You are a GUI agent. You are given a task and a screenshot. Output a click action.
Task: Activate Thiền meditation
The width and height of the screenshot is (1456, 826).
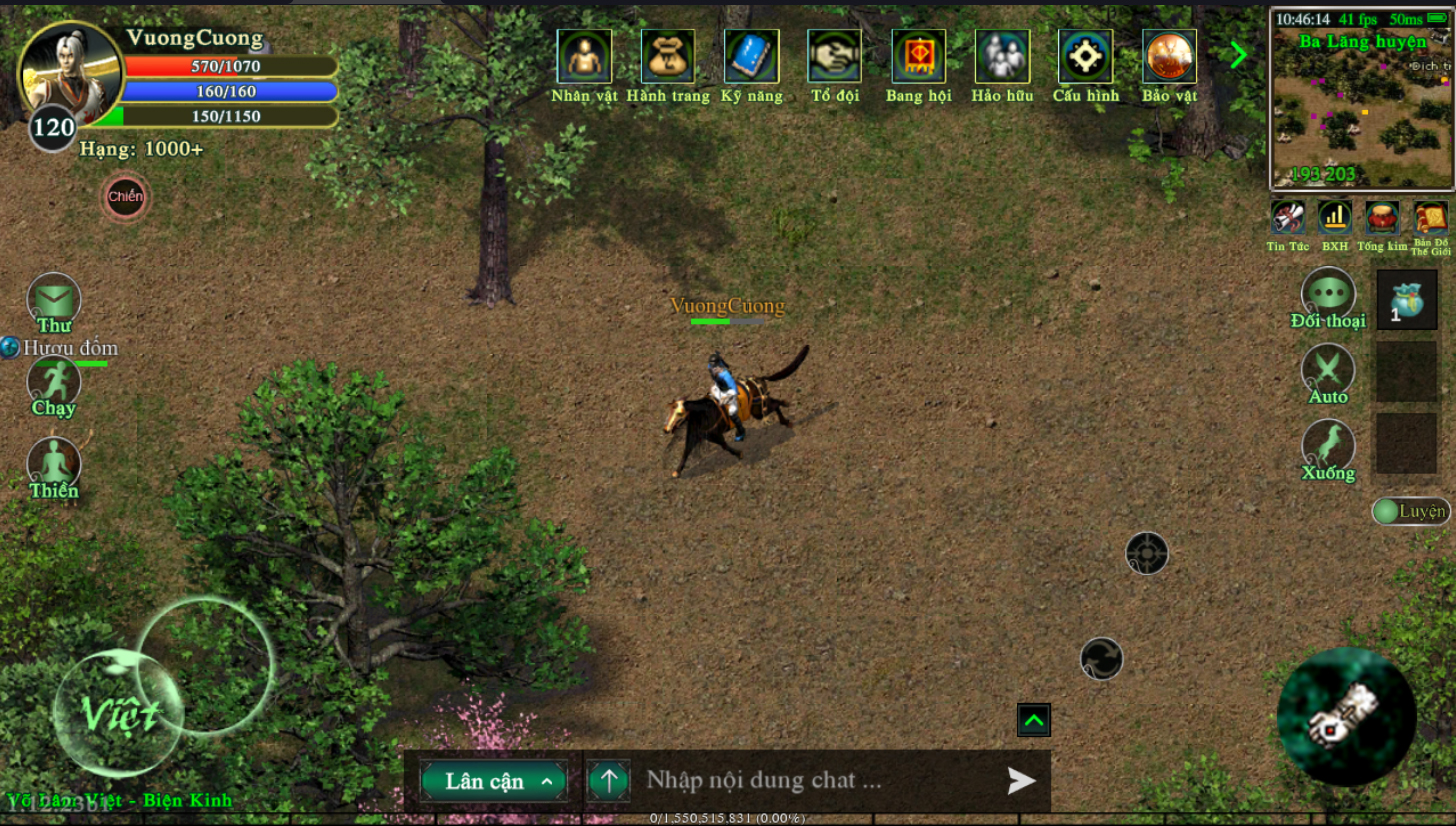pyautogui.click(x=54, y=465)
